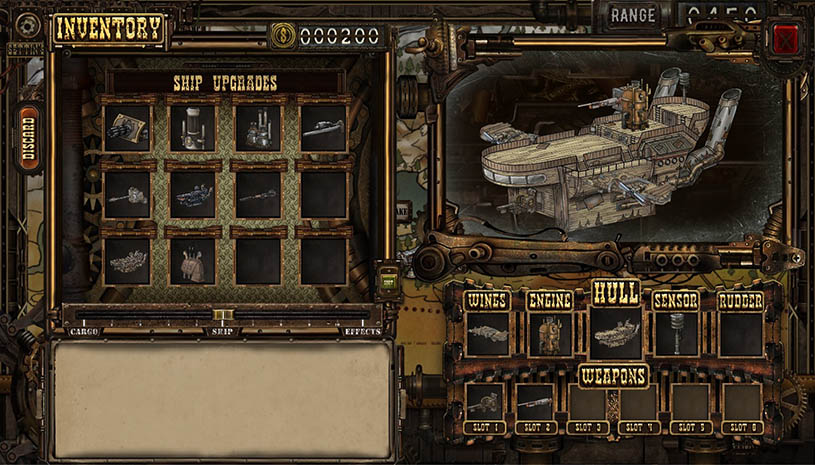
Task: Open the Settings gear
Action: pyautogui.click(x=25, y=25)
